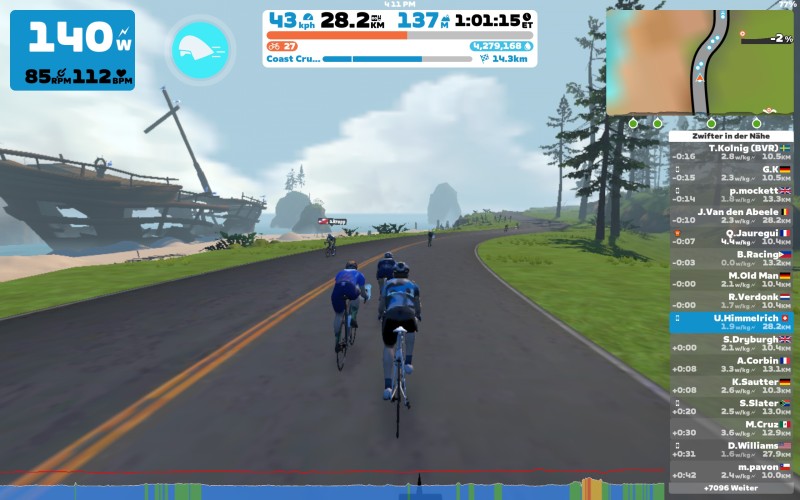Select O.Jauregui in the rider list
Viewport: 800px width, 500px height.
[x=731, y=237]
